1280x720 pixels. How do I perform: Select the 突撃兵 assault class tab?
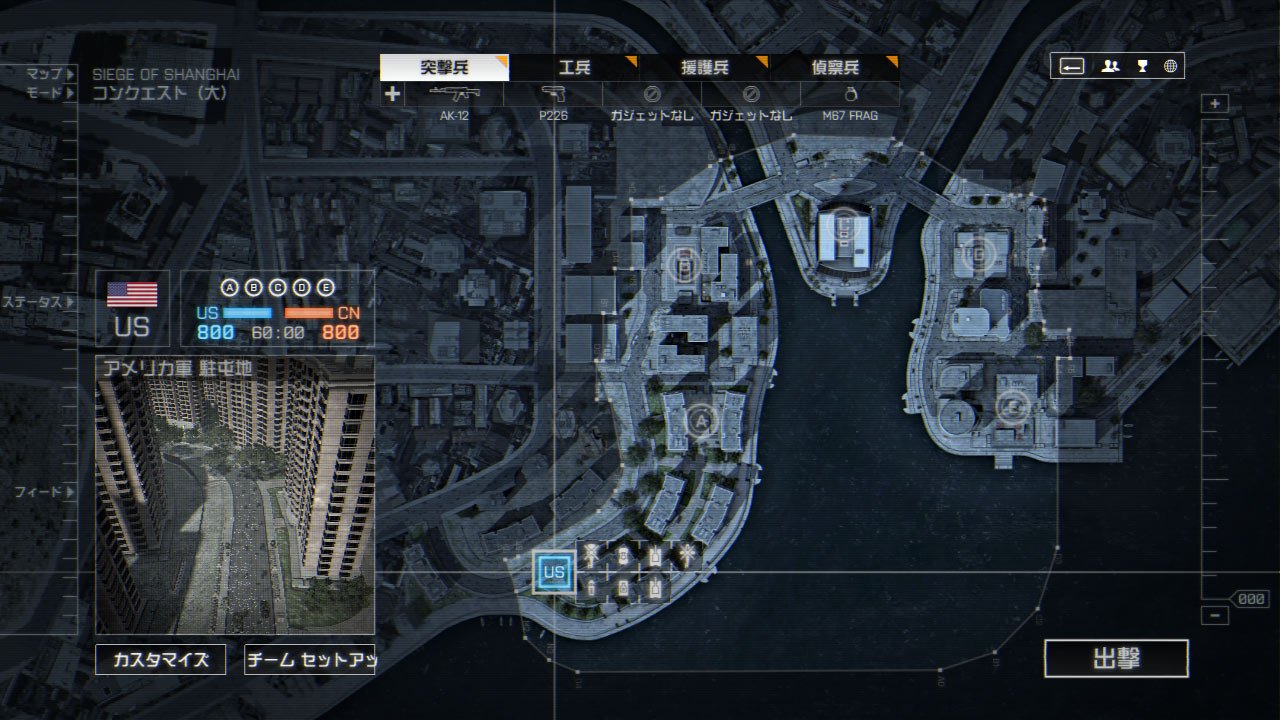point(444,68)
